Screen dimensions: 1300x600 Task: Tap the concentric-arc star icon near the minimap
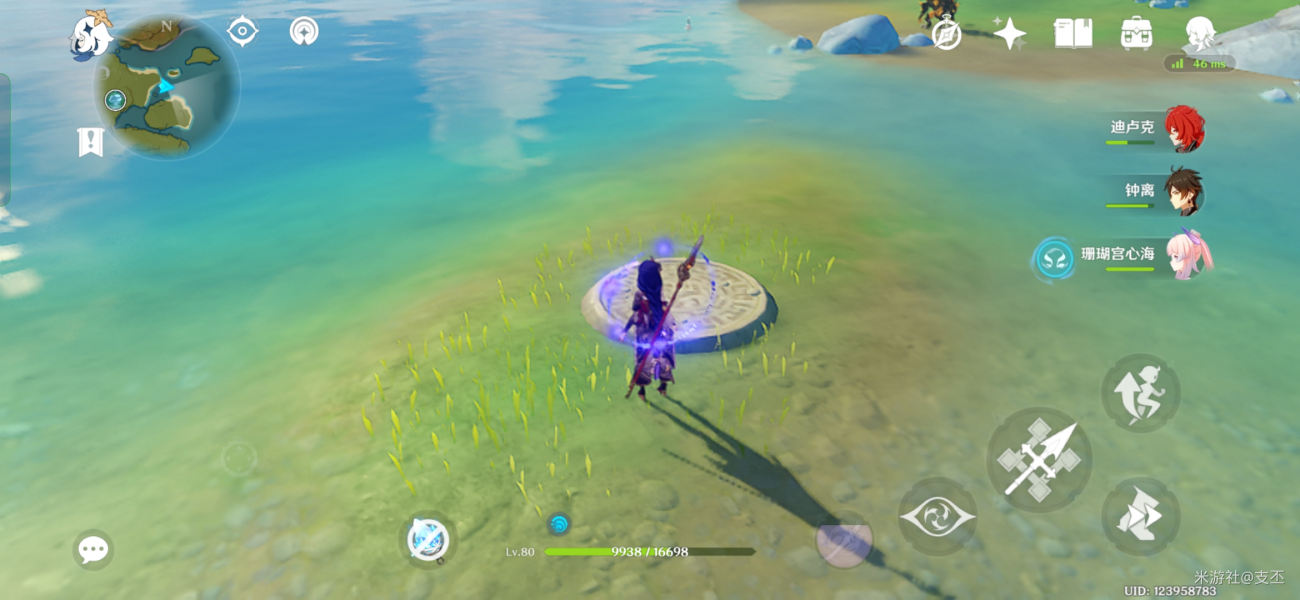304,31
